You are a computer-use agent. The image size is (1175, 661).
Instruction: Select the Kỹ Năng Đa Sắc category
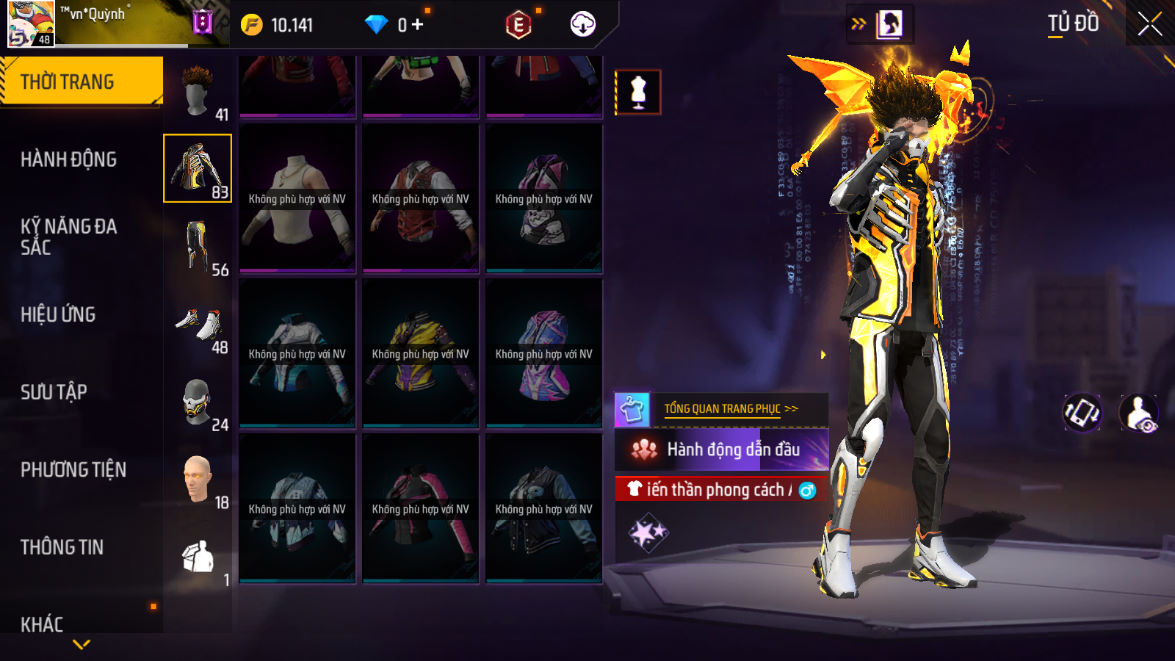click(x=68, y=236)
